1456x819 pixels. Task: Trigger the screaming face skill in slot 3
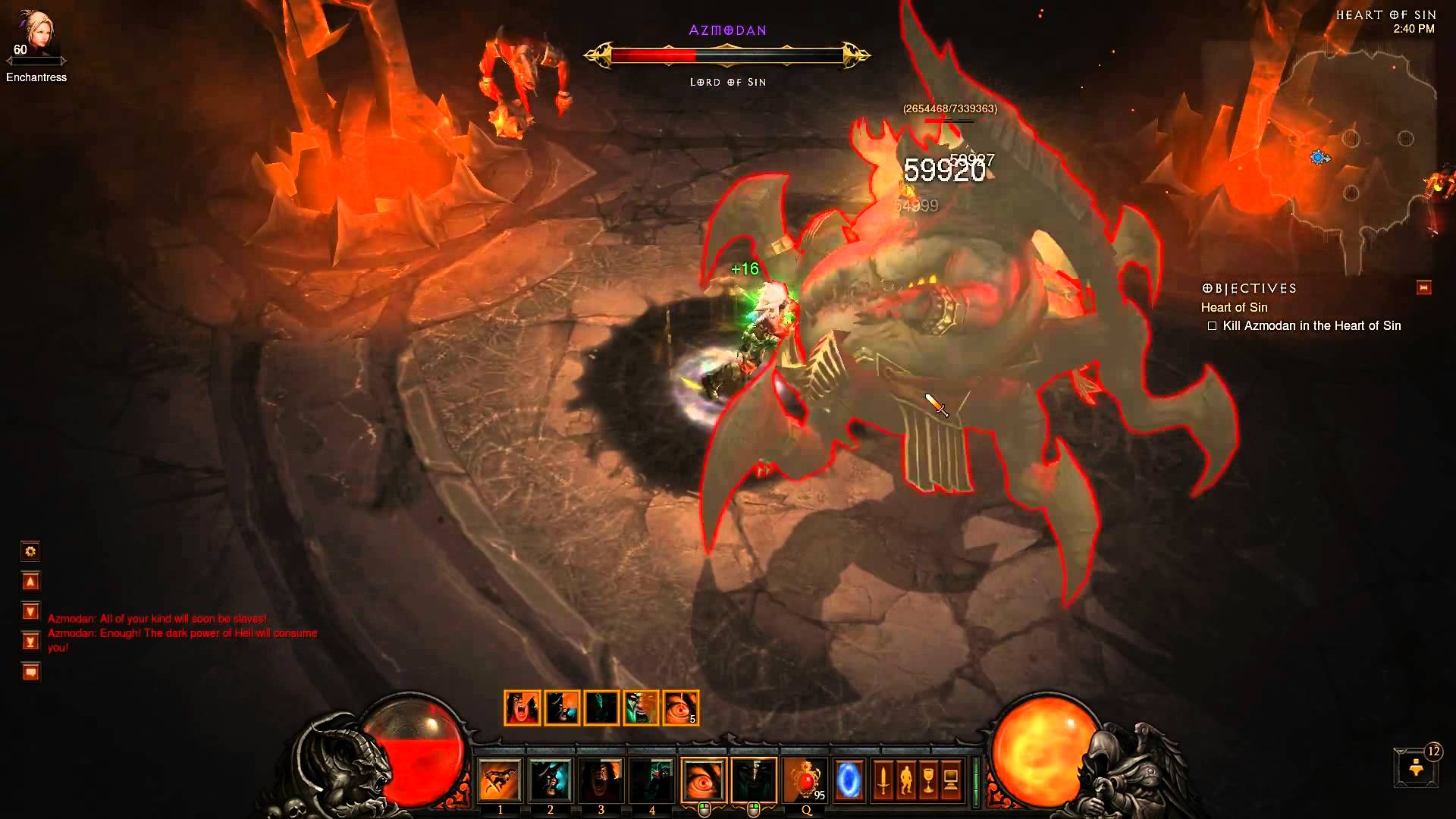pyautogui.click(x=601, y=780)
